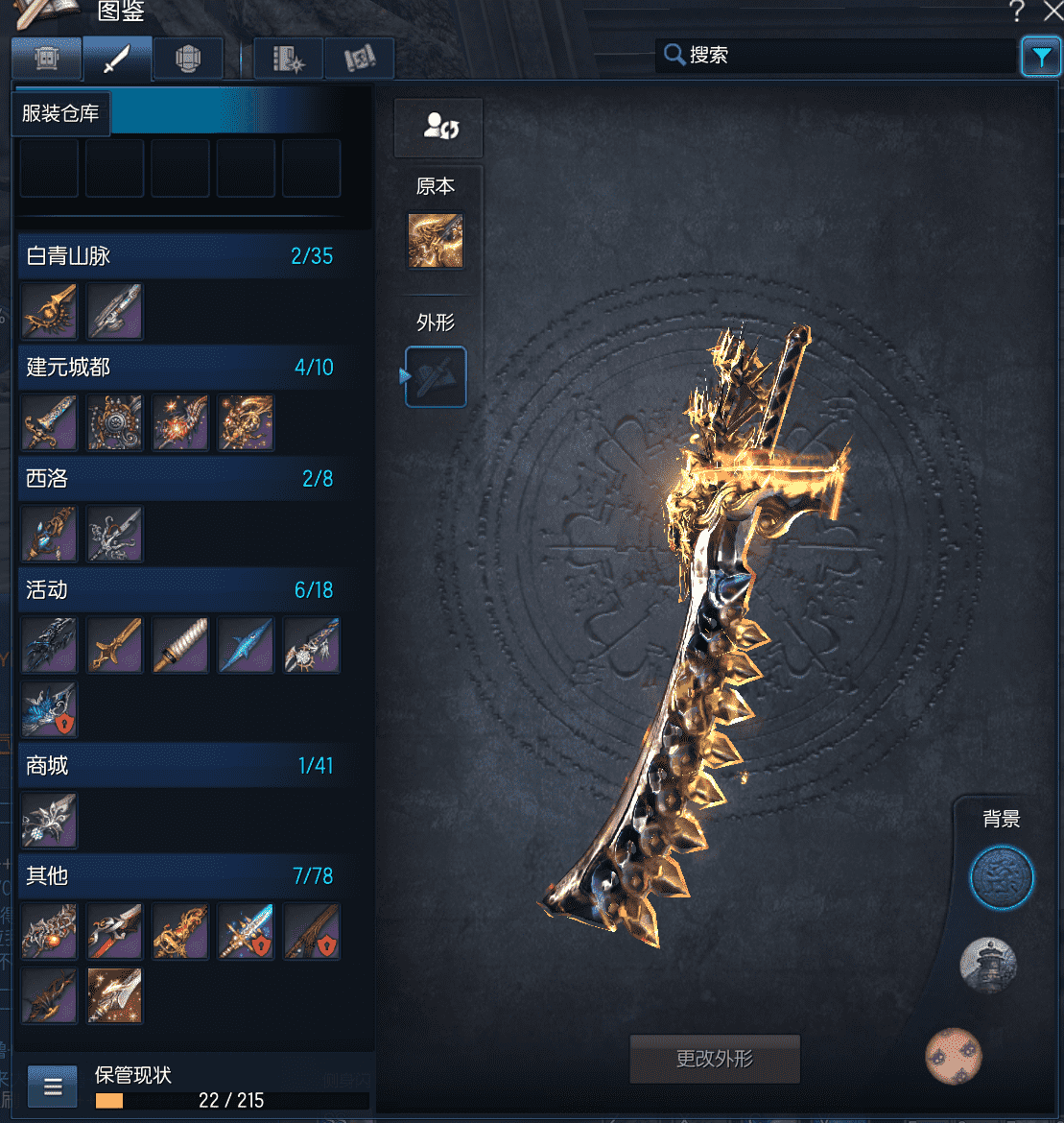
Task: Expand the 建元城都 category header
Action: point(179,367)
